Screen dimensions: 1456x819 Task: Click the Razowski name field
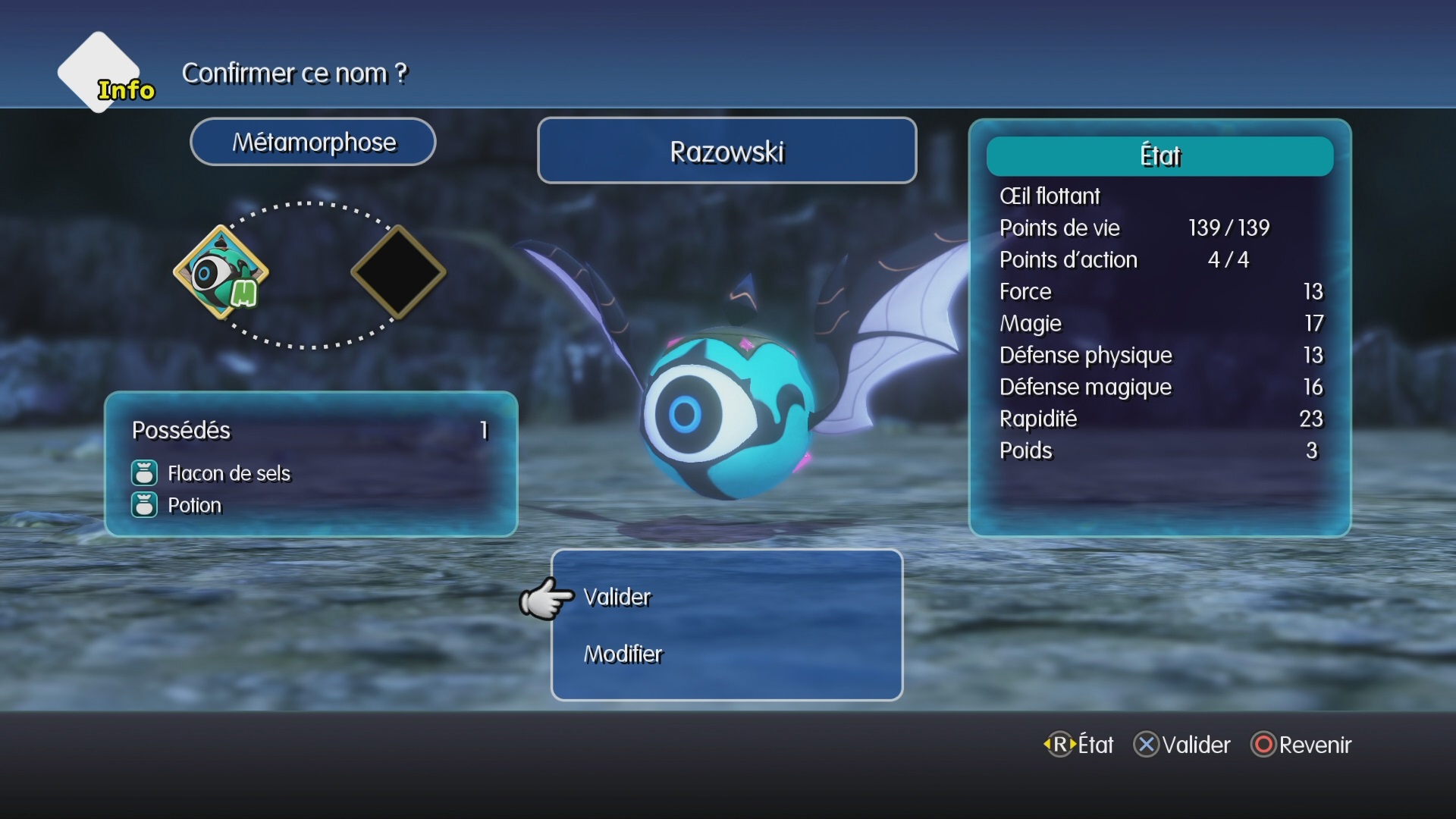(726, 151)
